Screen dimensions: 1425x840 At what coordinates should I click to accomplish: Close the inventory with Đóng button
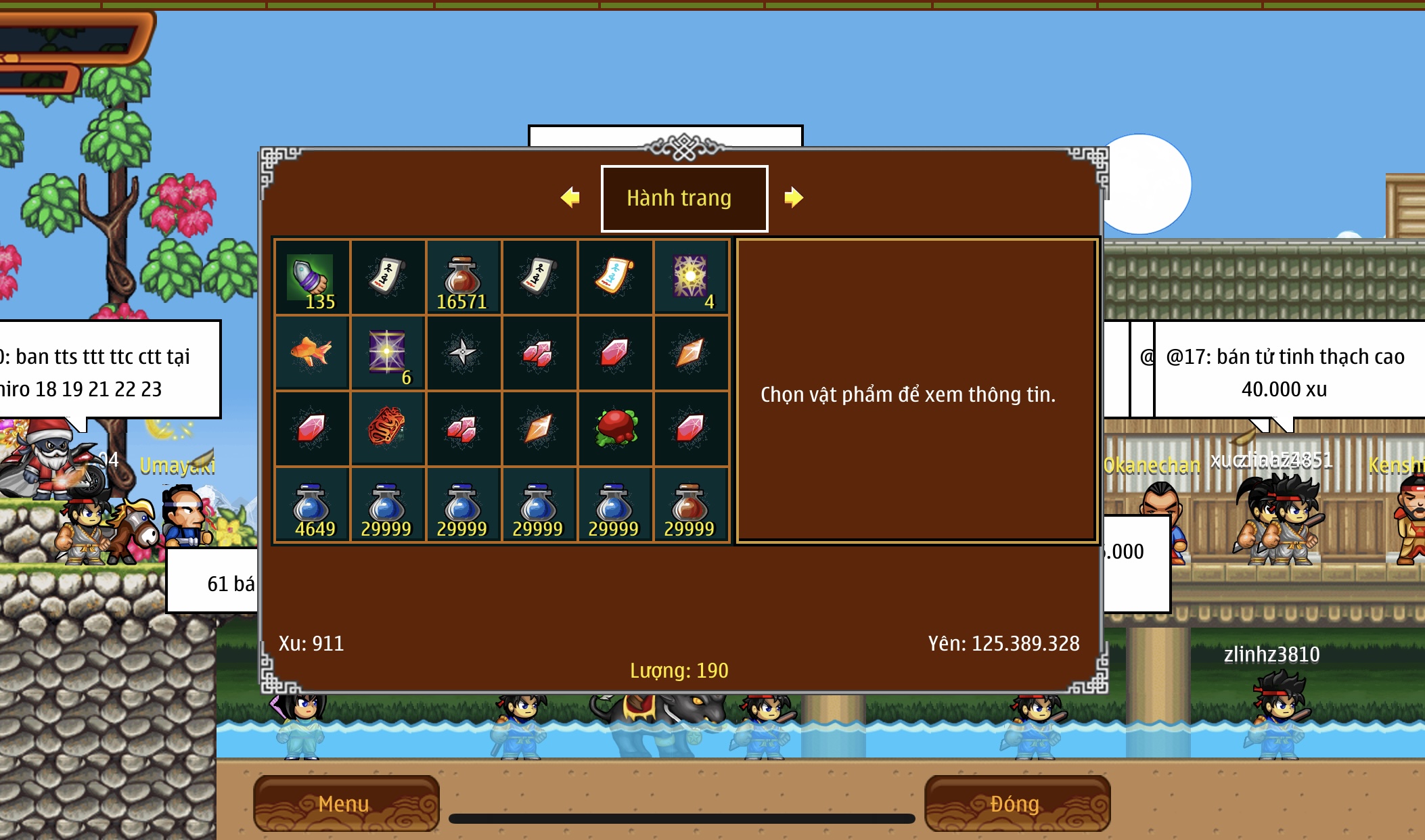click(x=1016, y=803)
